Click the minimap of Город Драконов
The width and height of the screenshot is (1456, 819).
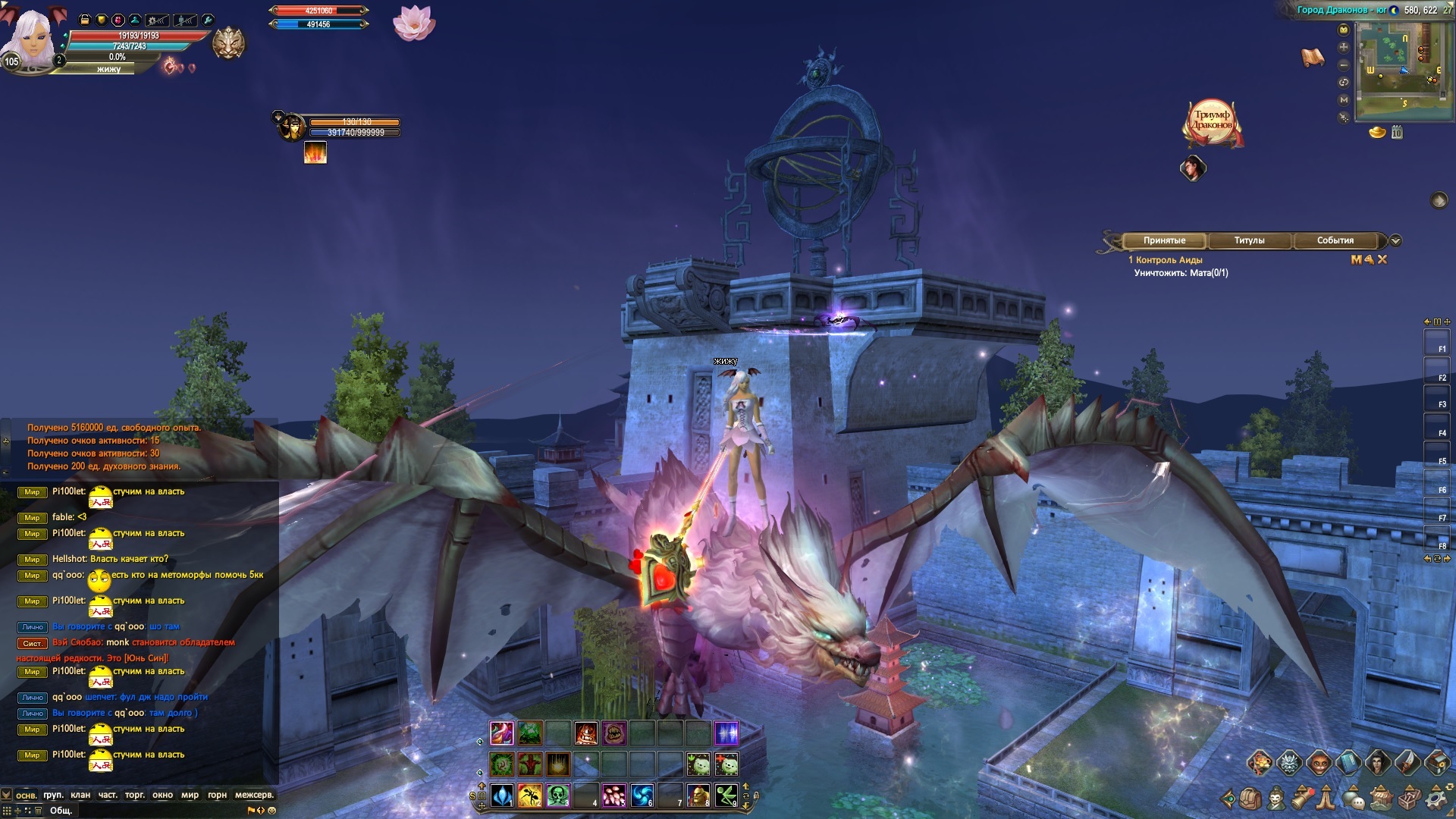[x=1401, y=70]
